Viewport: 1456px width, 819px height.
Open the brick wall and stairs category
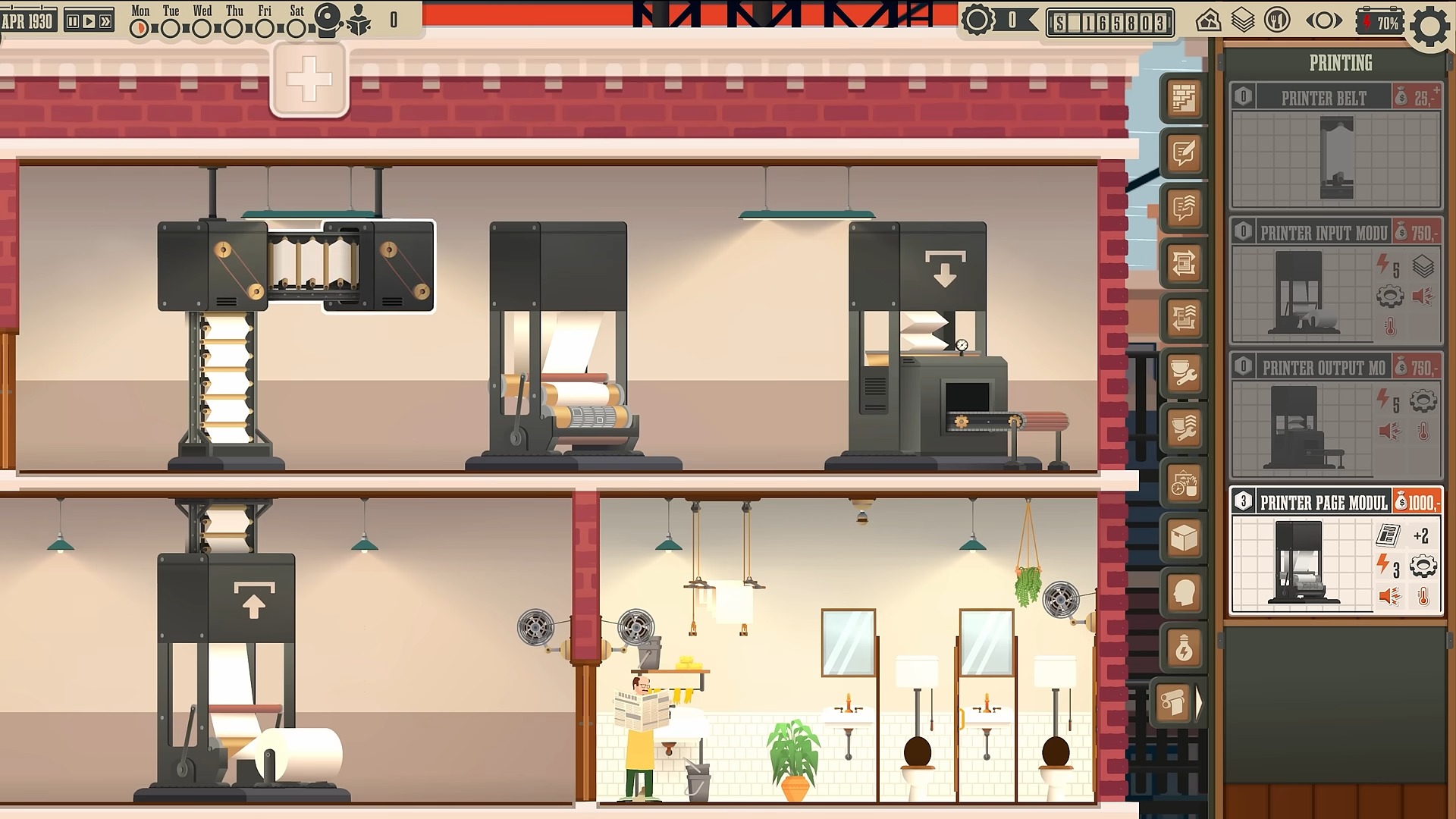point(1184,99)
